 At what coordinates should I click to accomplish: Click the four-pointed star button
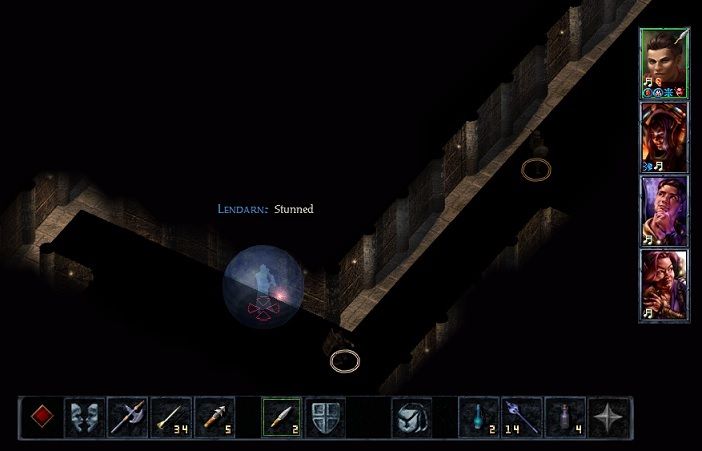click(609, 416)
